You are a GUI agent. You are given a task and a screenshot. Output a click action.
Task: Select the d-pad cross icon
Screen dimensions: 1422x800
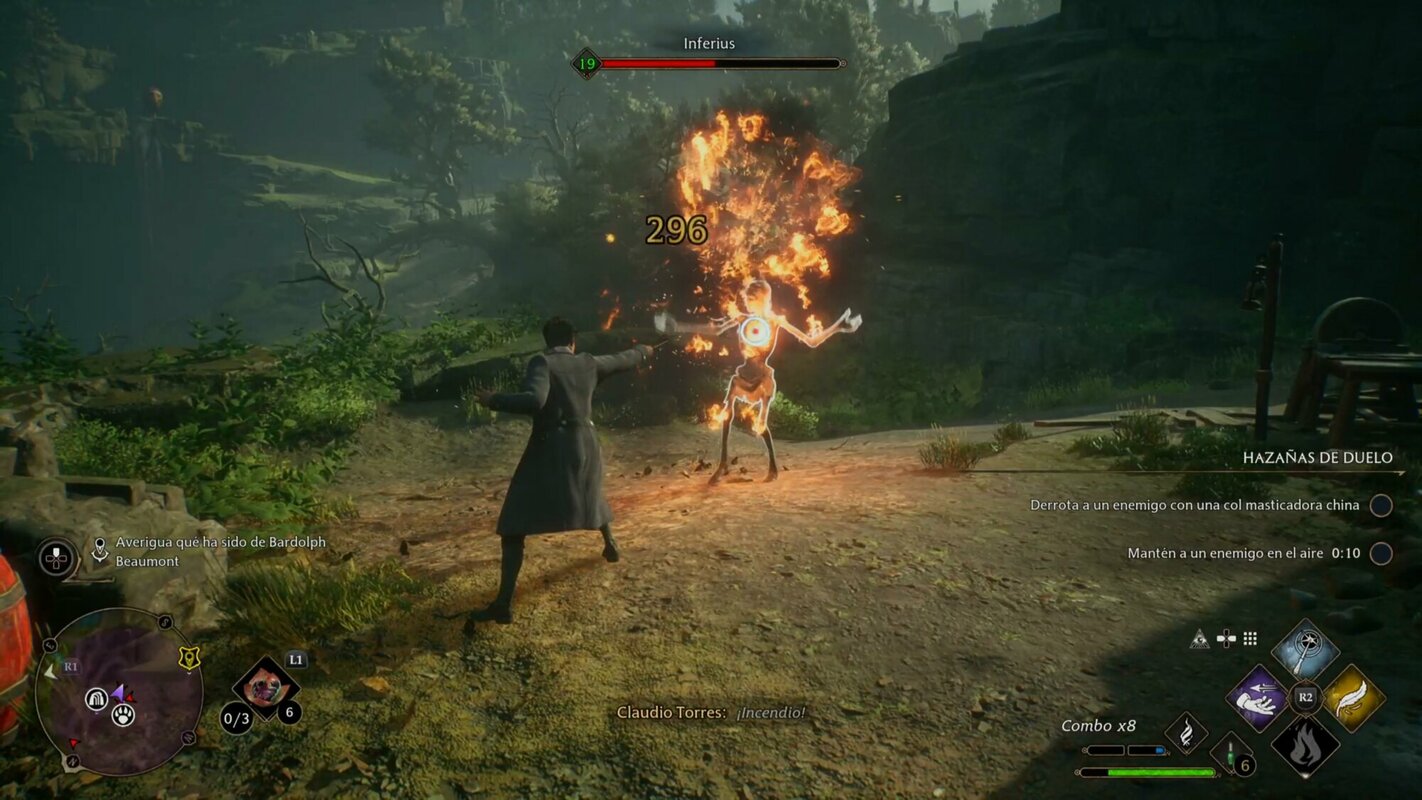click(x=1226, y=638)
